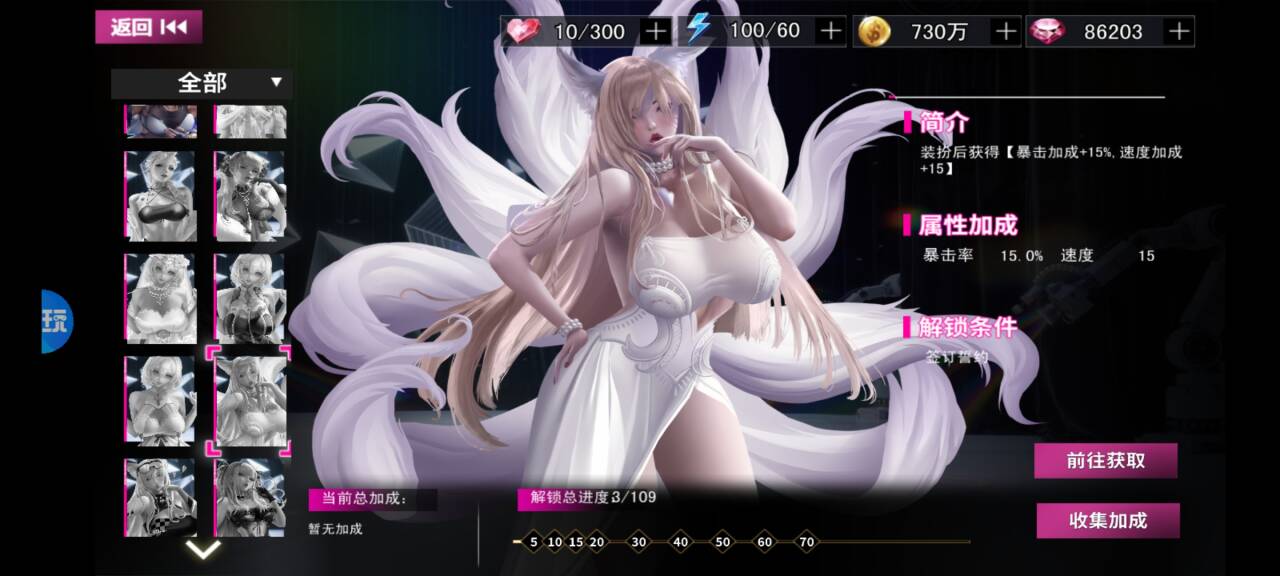
Task: Open the 全部 filter dropdown
Action: click(x=201, y=83)
